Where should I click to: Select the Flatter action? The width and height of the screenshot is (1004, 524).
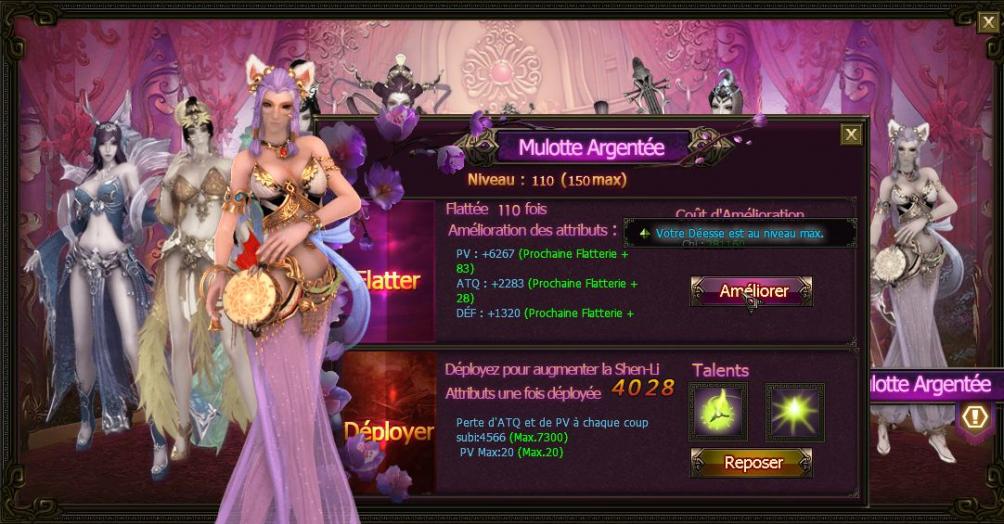pyautogui.click(x=388, y=280)
